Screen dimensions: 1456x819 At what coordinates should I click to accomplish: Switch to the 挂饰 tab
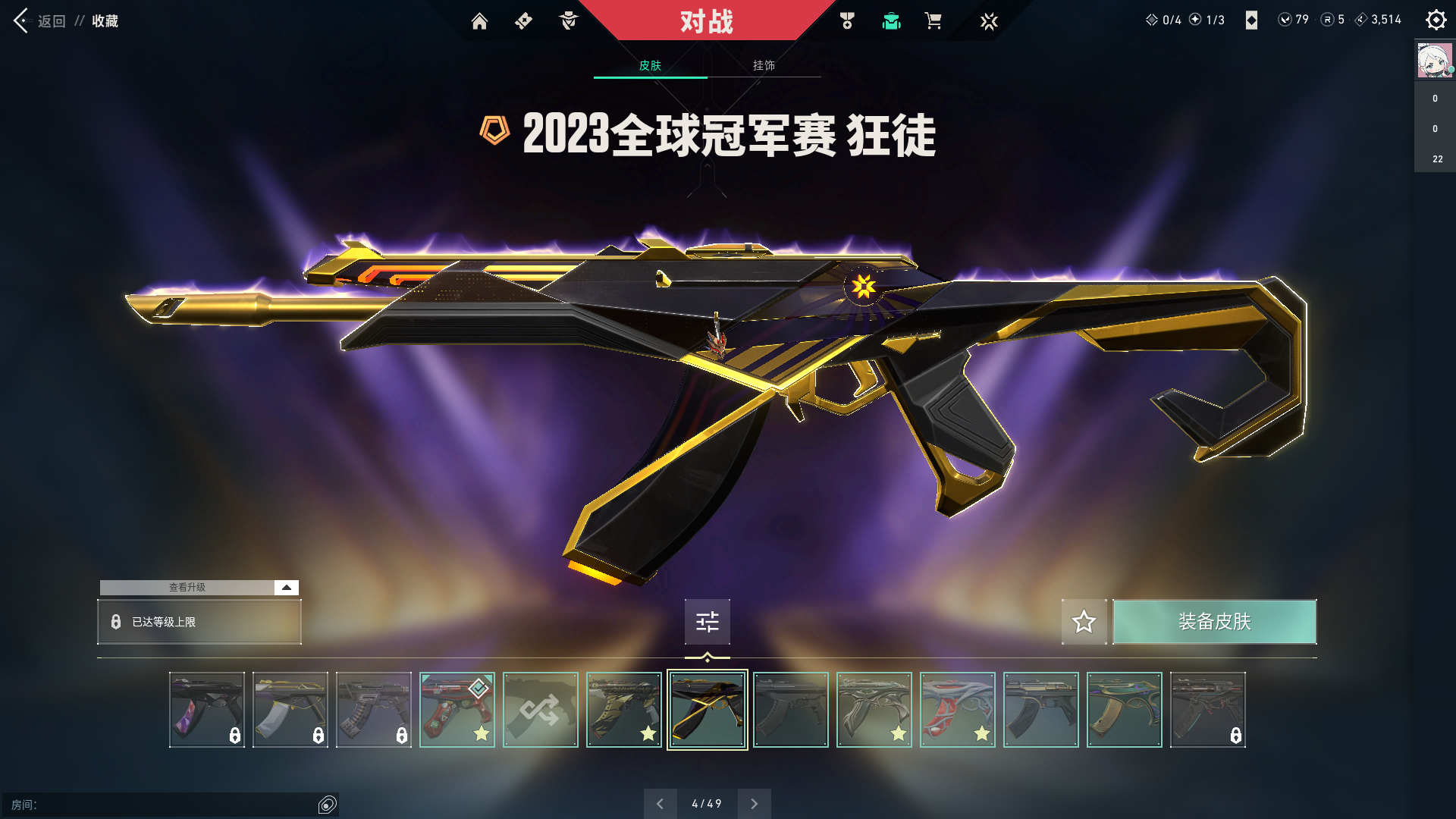coord(764,65)
